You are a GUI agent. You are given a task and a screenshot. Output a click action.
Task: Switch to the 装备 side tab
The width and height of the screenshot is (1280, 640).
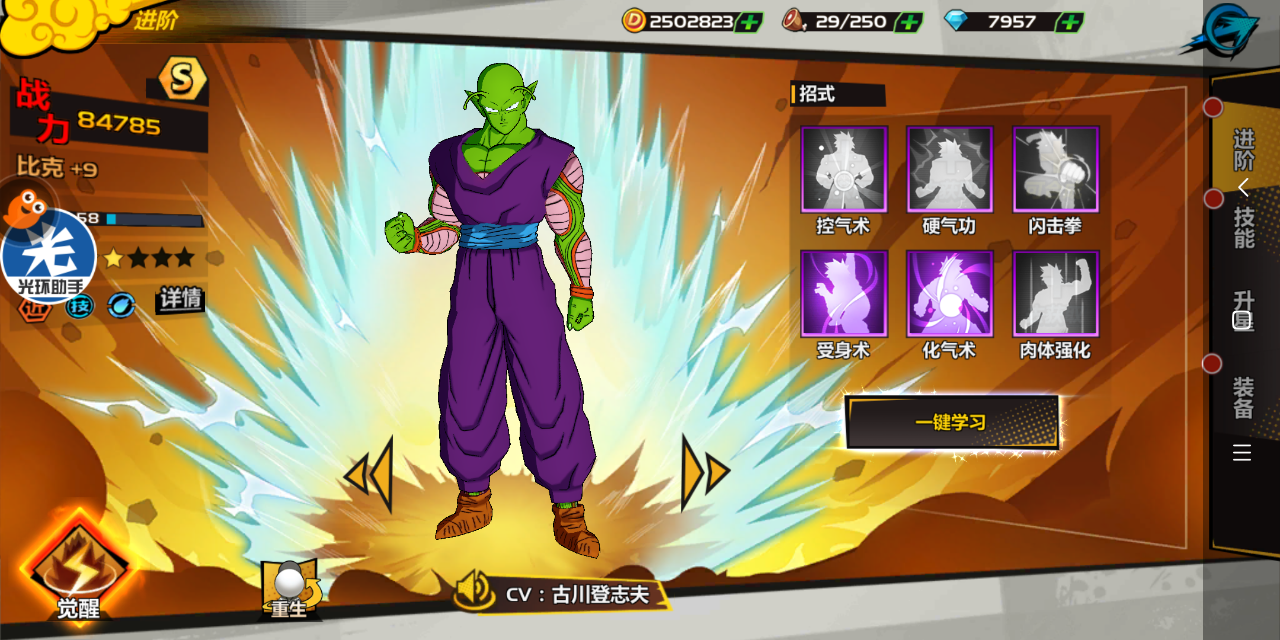1243,397
